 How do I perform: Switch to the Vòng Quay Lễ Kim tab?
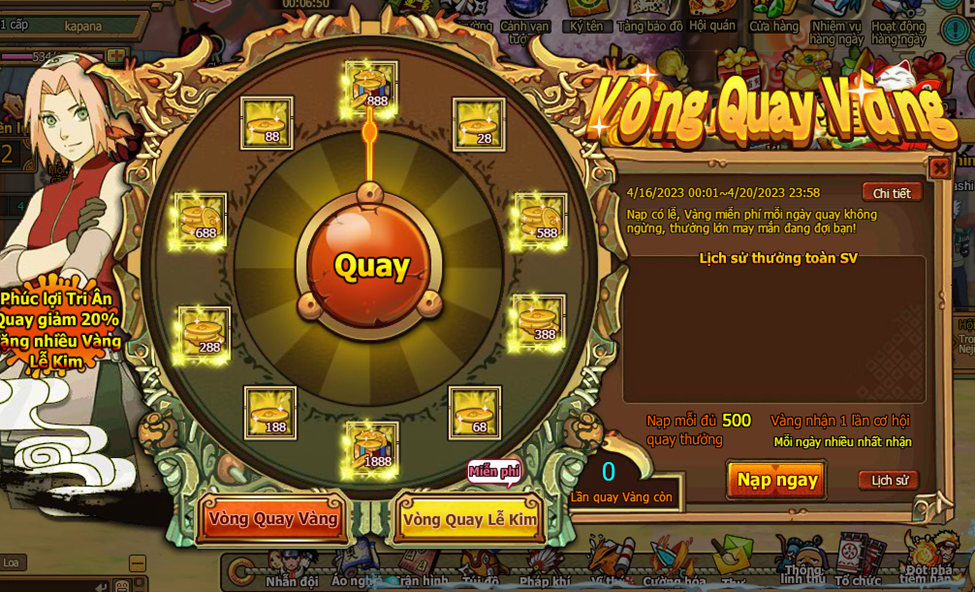[469, 519]
